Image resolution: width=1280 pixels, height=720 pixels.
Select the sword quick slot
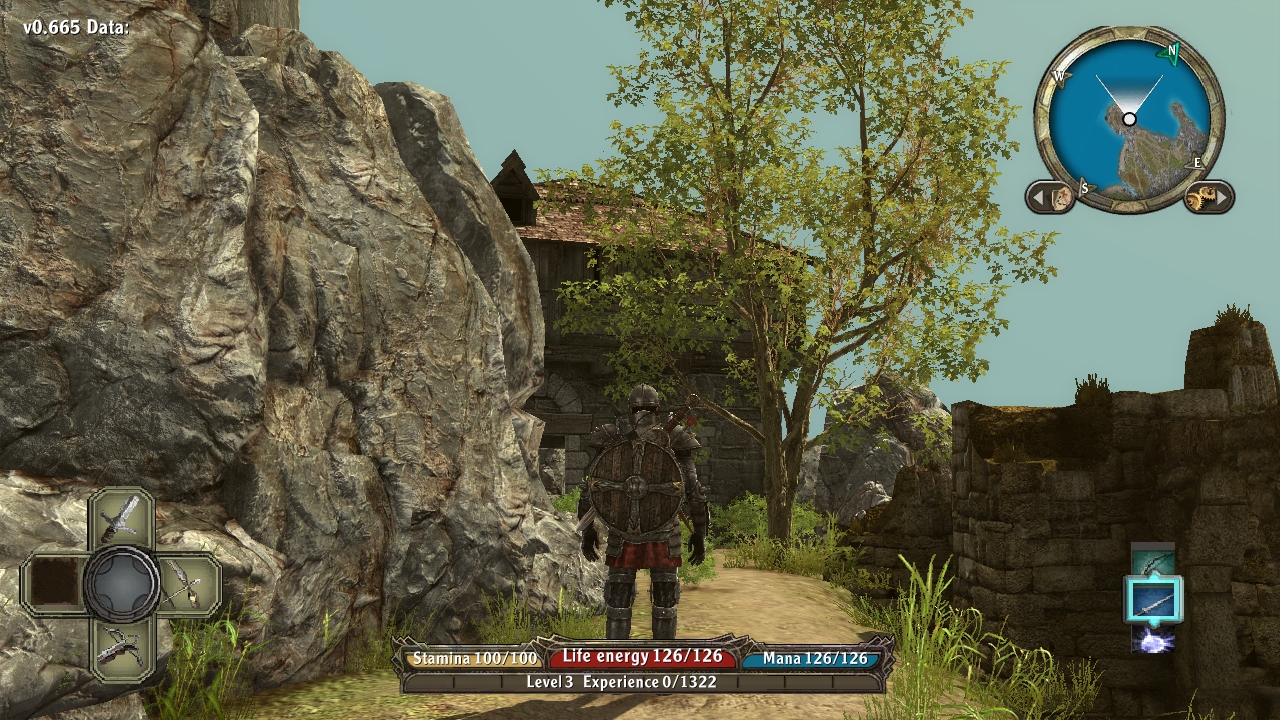pyautogui.click(x=121, y=518)
